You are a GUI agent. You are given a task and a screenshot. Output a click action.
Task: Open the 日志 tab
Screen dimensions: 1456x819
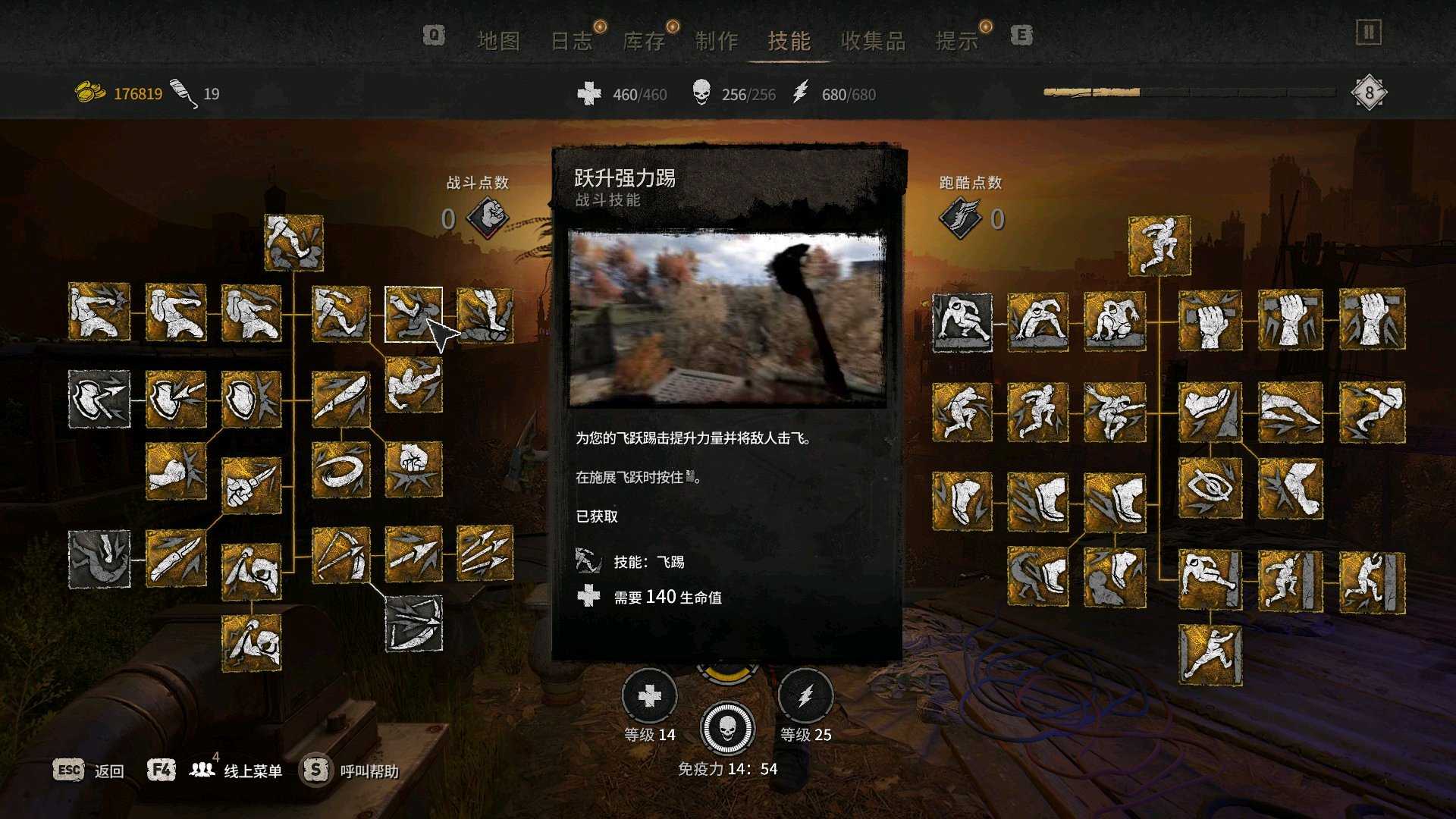pyautogui.click(x=571, y=40)
